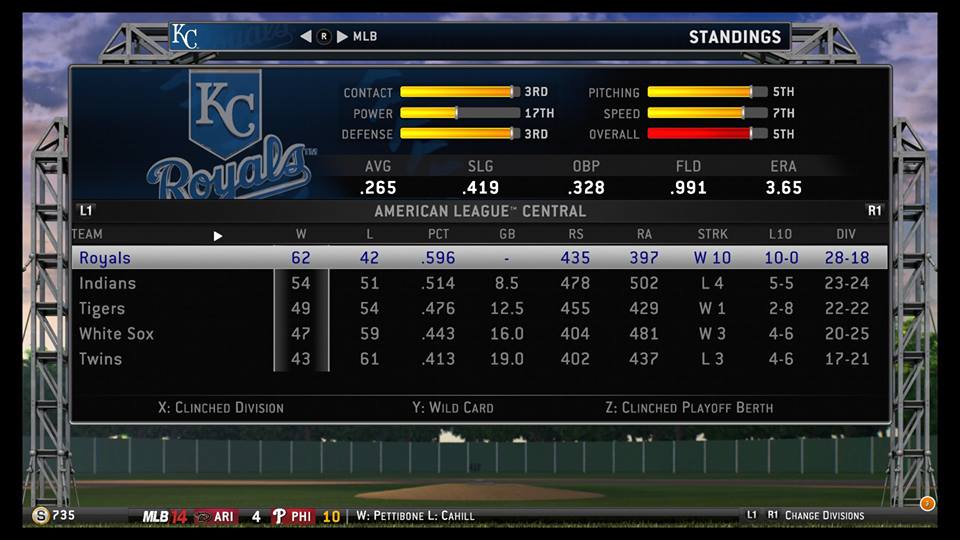Click the RA column header
Screen dimensions: 960x540
[644, 235]
